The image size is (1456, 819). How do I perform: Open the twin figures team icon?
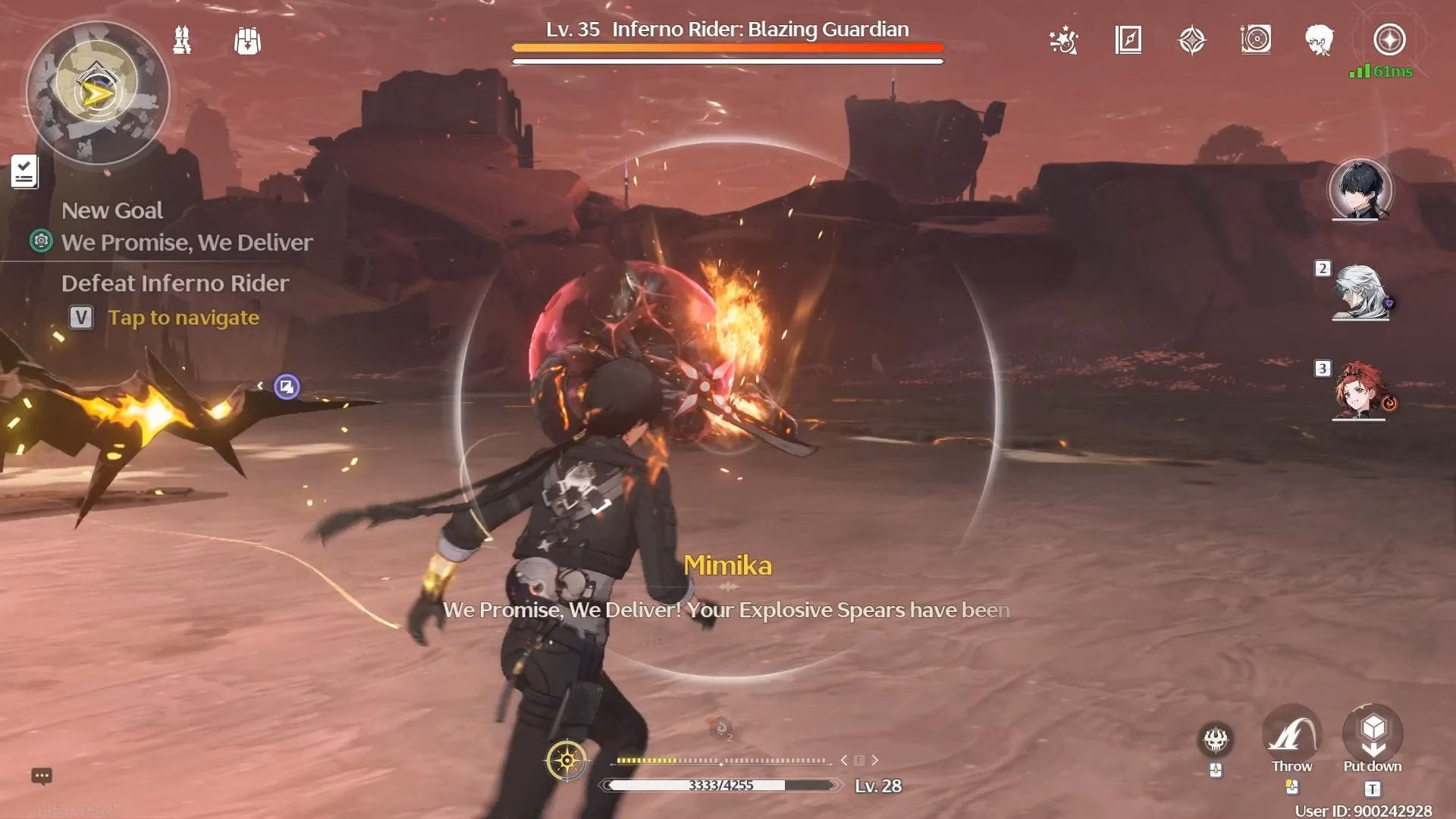182,40
